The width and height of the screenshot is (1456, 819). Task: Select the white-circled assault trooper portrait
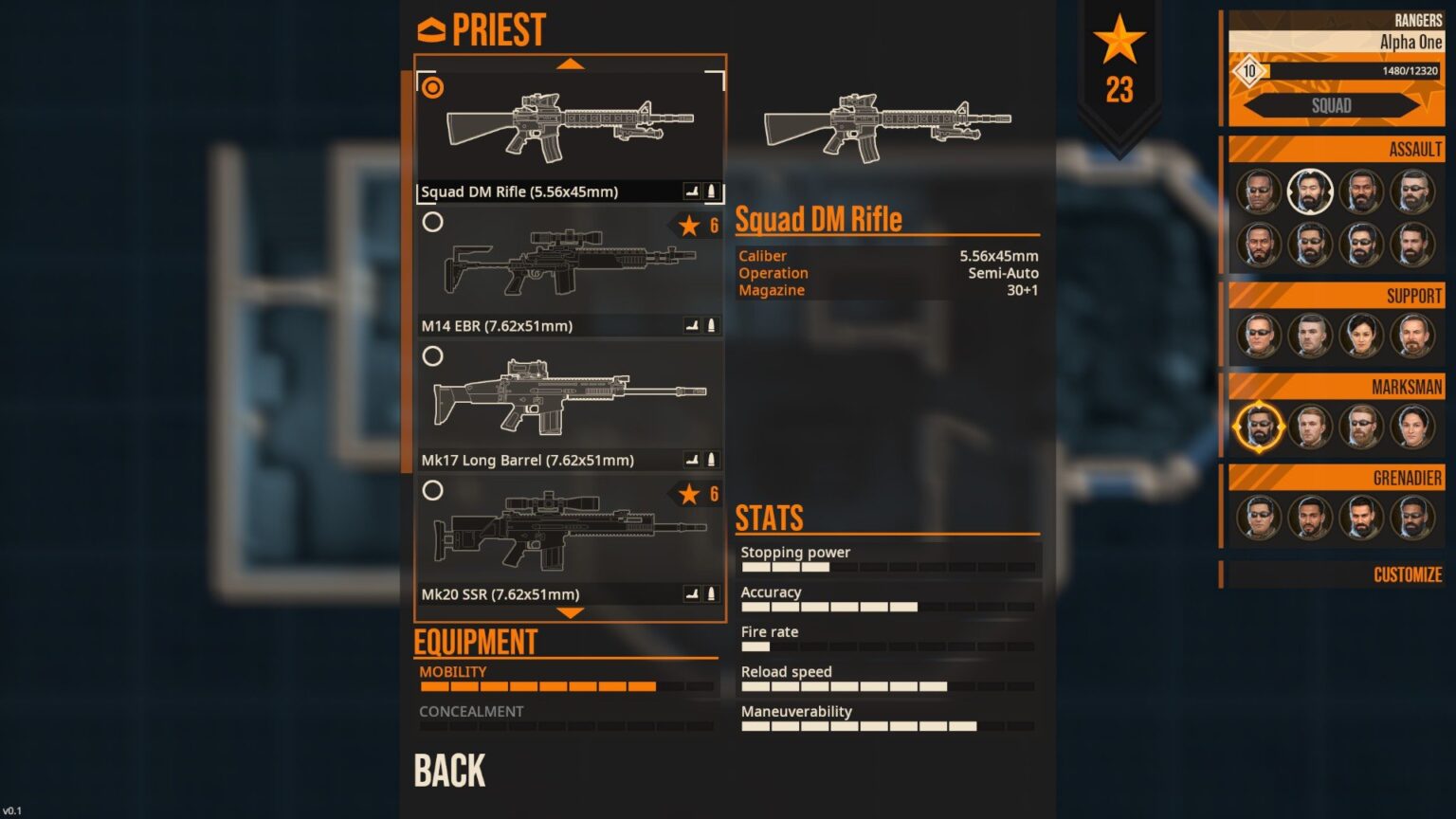coord(1310,191)
